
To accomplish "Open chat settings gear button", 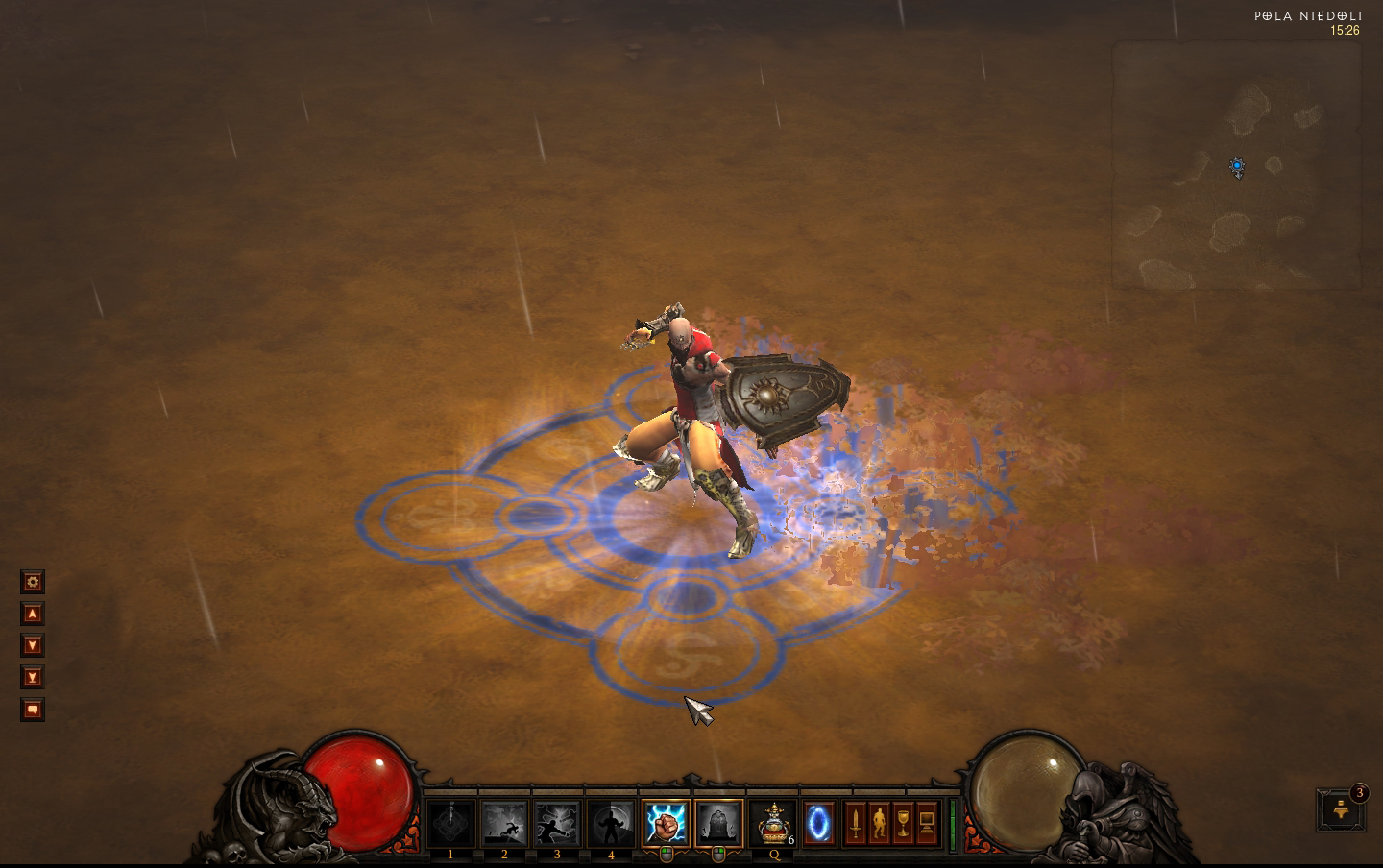I will (33, 582).
